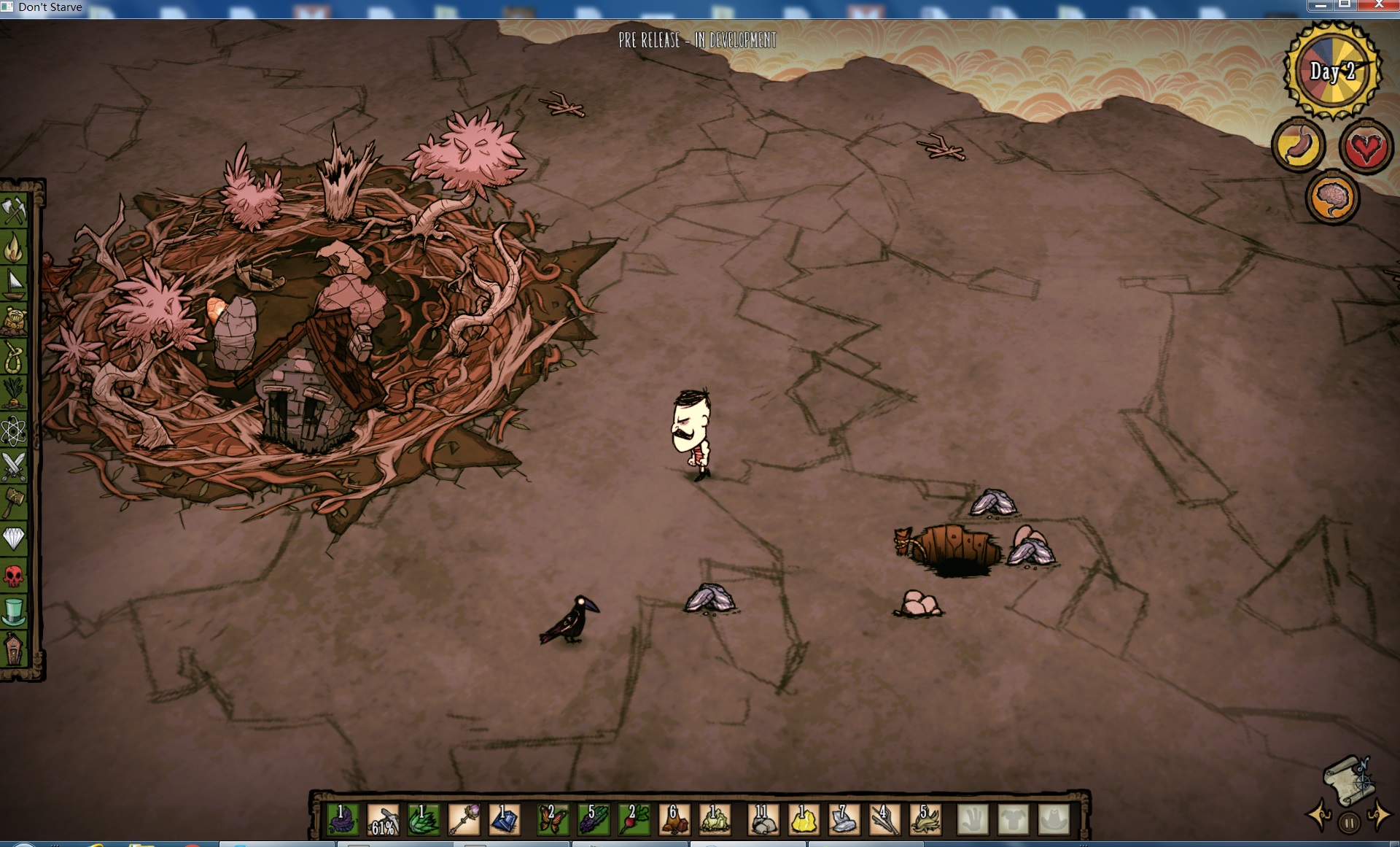Screen dimensions: 1400x847
Task: Switch to the sailboat nautical crafting tab
Action: click(14, 285)
